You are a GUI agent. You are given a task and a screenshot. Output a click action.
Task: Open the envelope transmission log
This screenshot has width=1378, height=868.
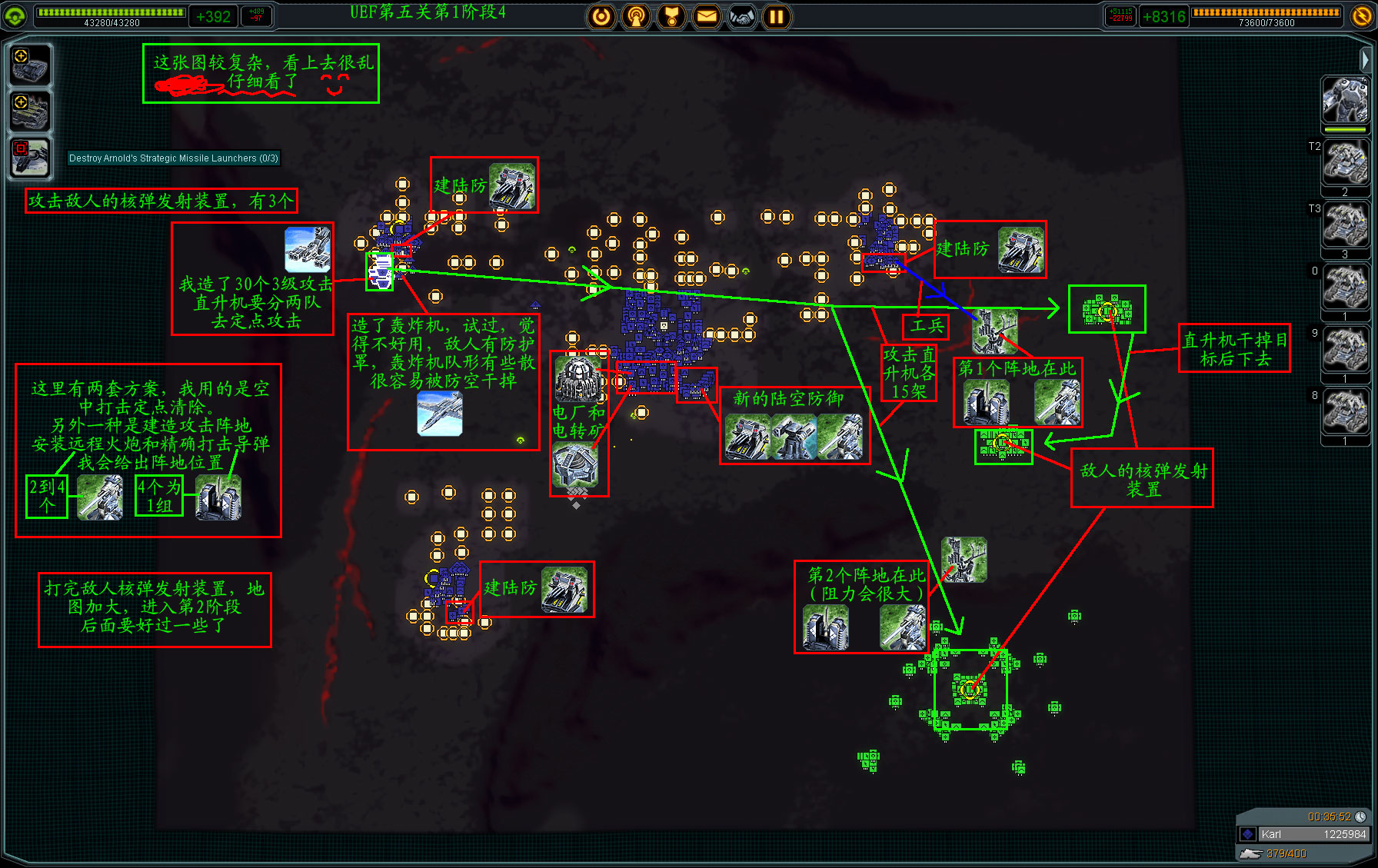(707, 16)
